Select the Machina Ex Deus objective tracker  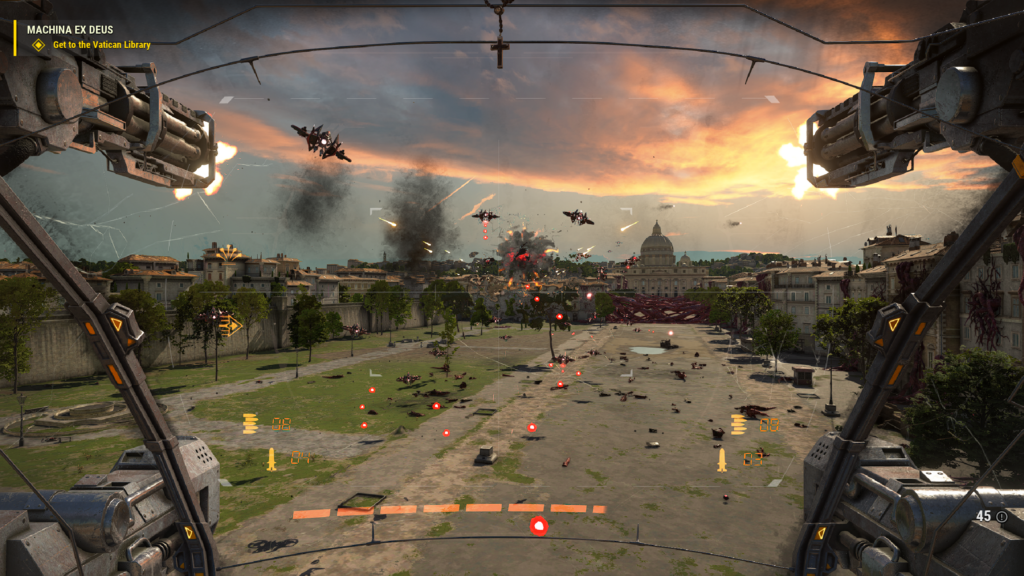(x=70, y=30)
